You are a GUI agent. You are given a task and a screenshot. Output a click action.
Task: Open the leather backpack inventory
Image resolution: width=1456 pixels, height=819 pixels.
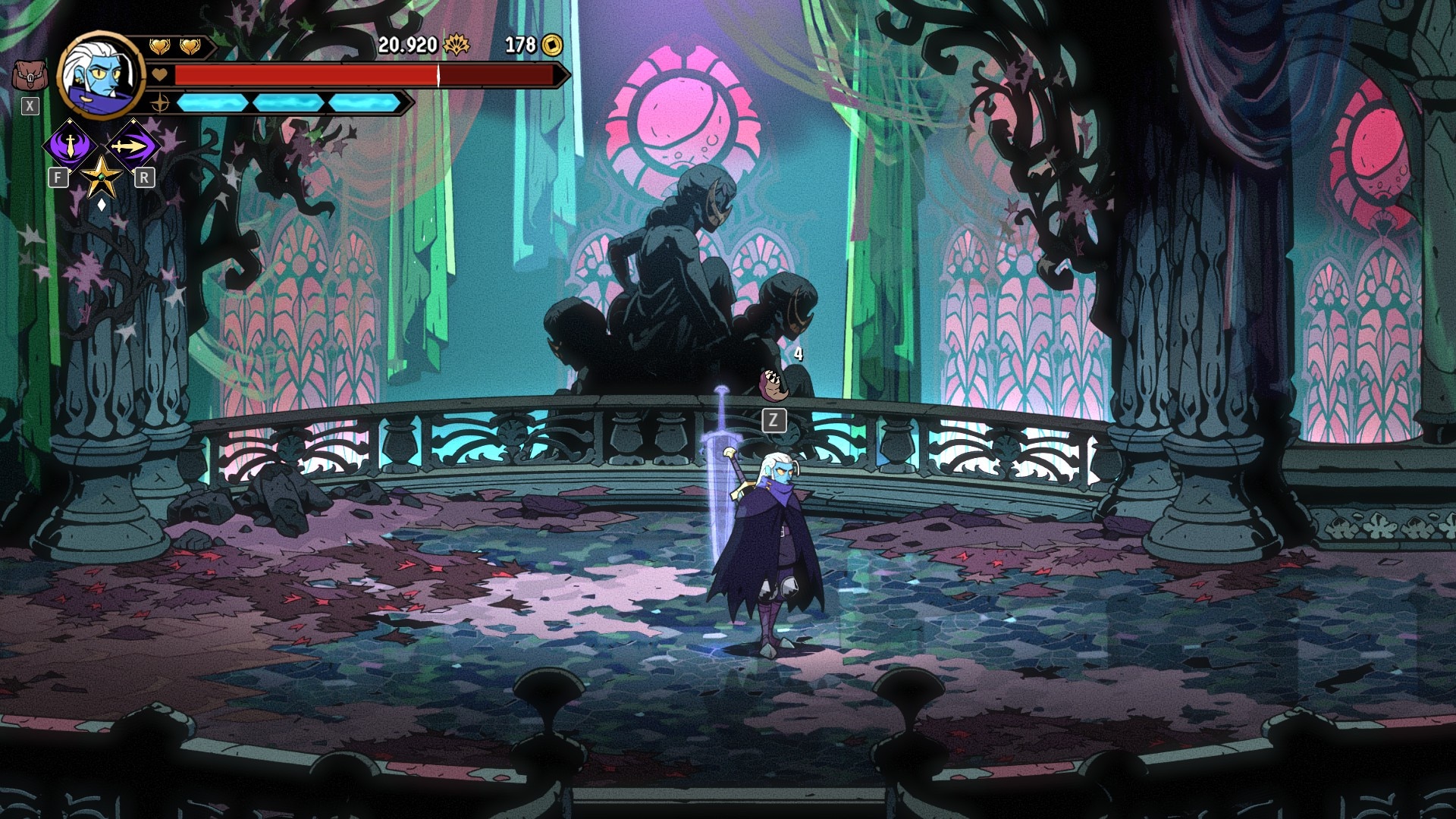coord(30,76)
